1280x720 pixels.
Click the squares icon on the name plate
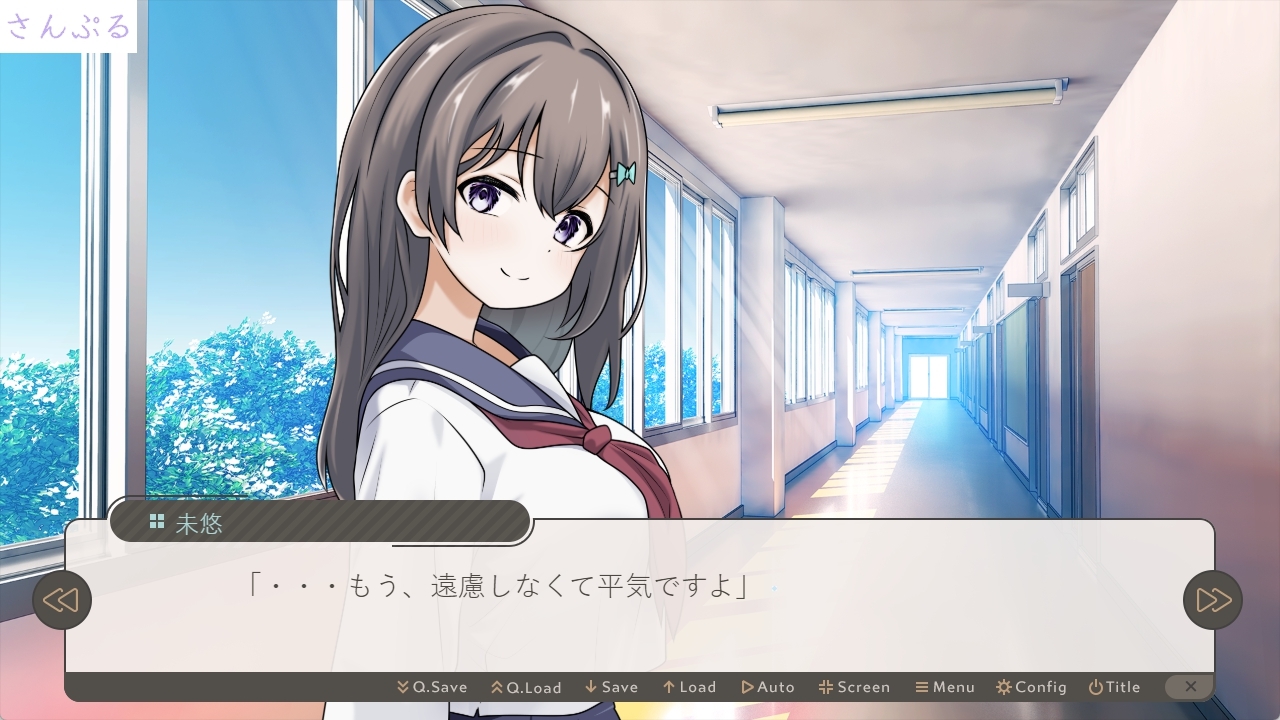click(157, 520)
